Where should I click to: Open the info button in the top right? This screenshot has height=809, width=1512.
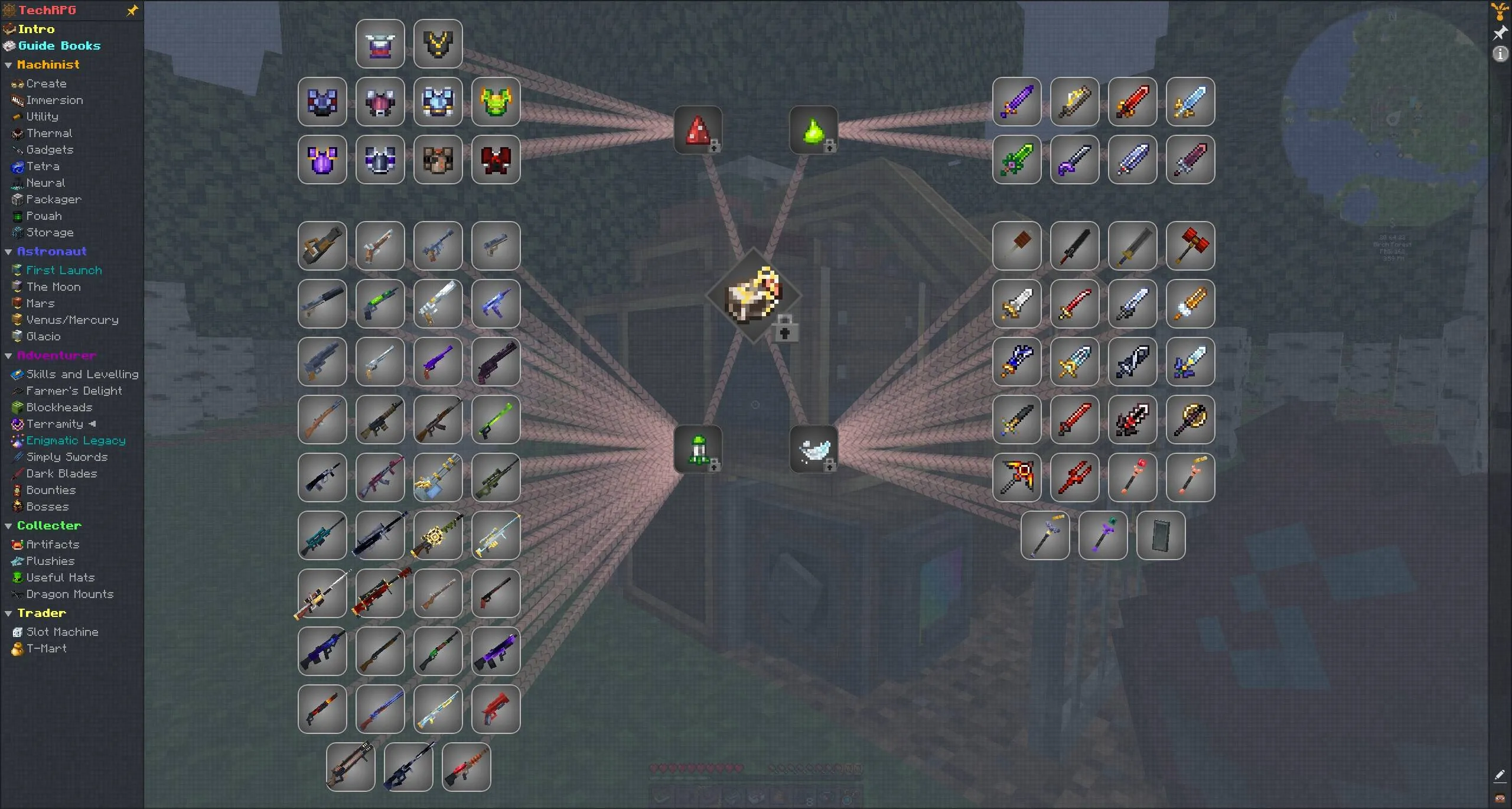pyautogui.click(x=1500, y=54)
